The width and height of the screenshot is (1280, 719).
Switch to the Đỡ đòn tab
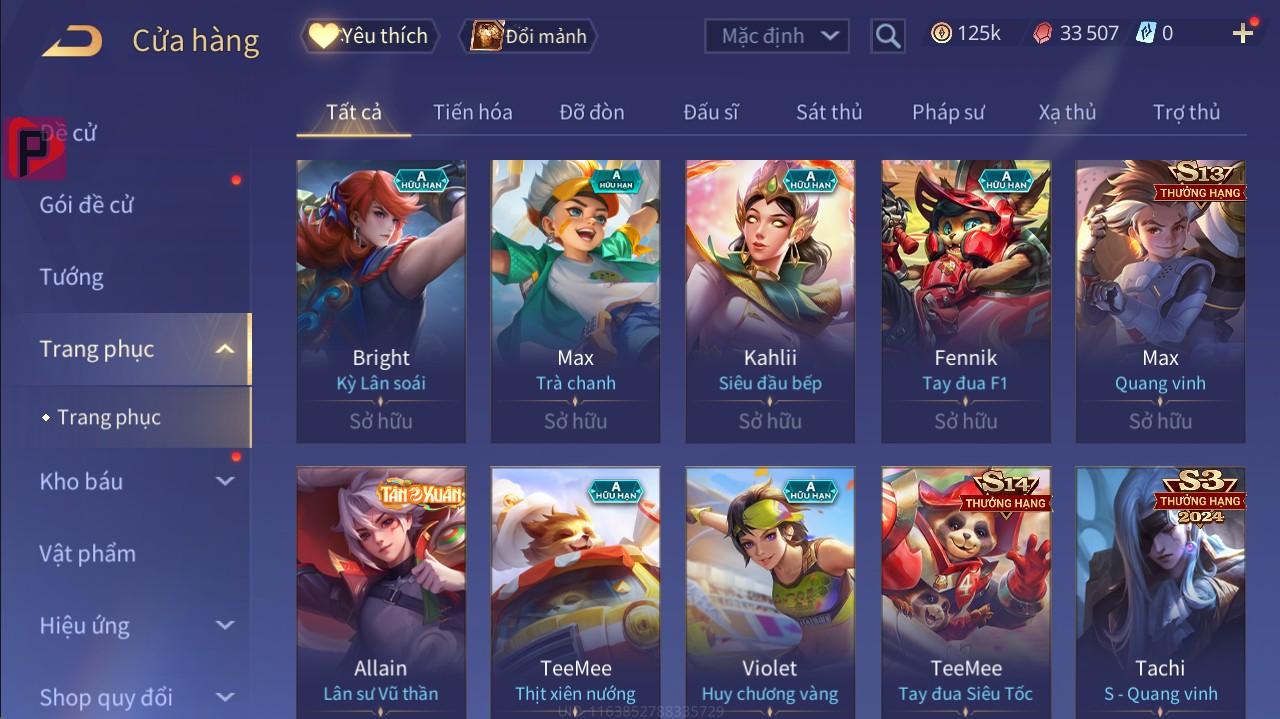coord(592,112)
